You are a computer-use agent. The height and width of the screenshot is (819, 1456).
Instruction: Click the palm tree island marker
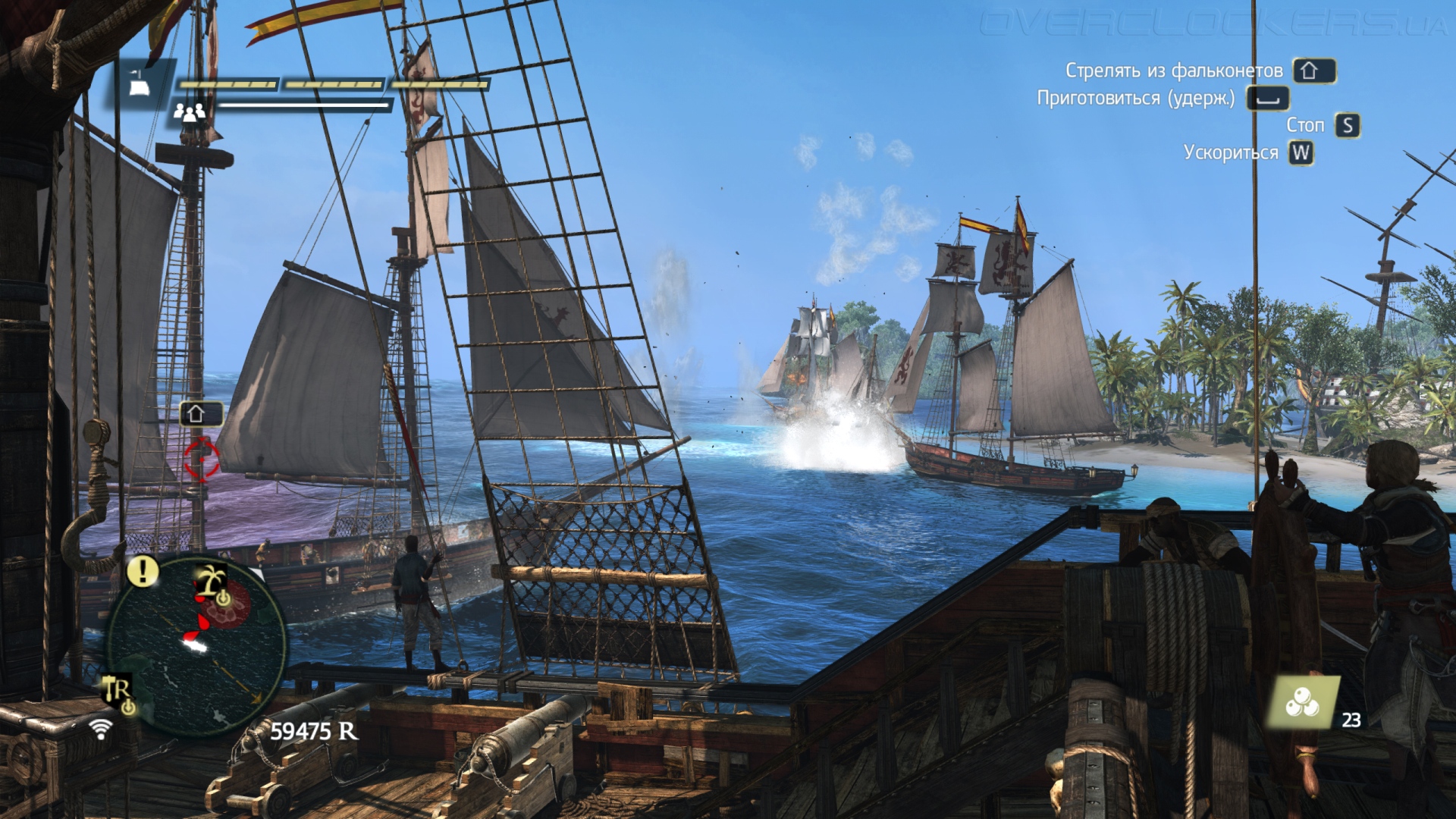tap(211, 581)
